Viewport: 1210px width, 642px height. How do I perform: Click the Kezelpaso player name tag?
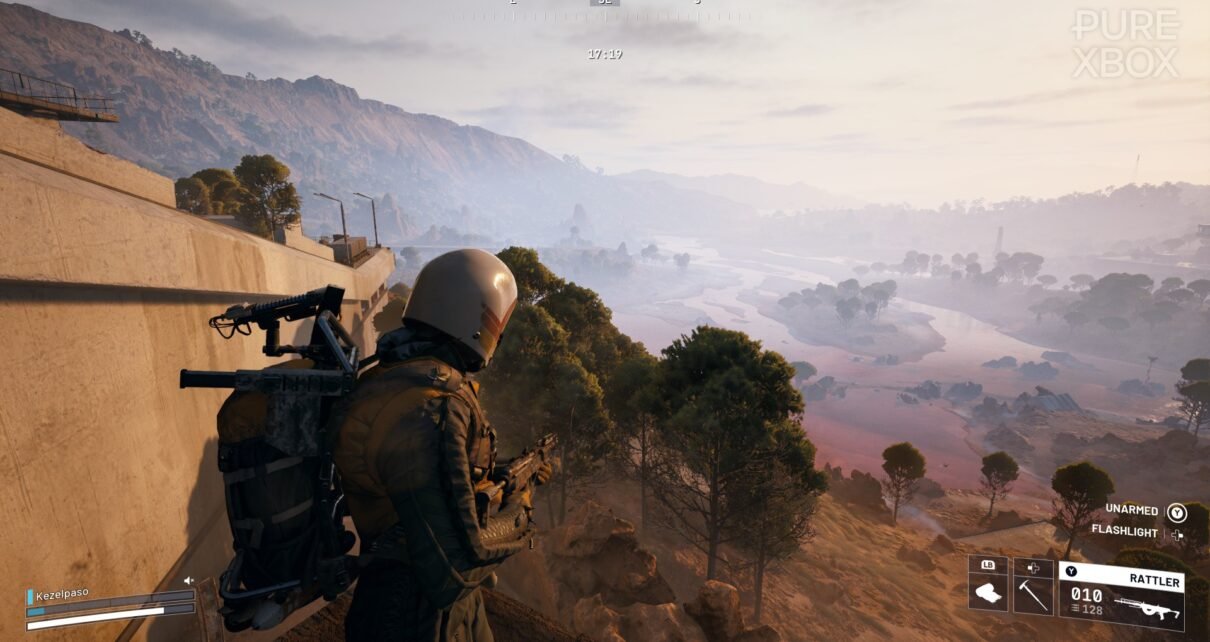(x=62, y=593)
